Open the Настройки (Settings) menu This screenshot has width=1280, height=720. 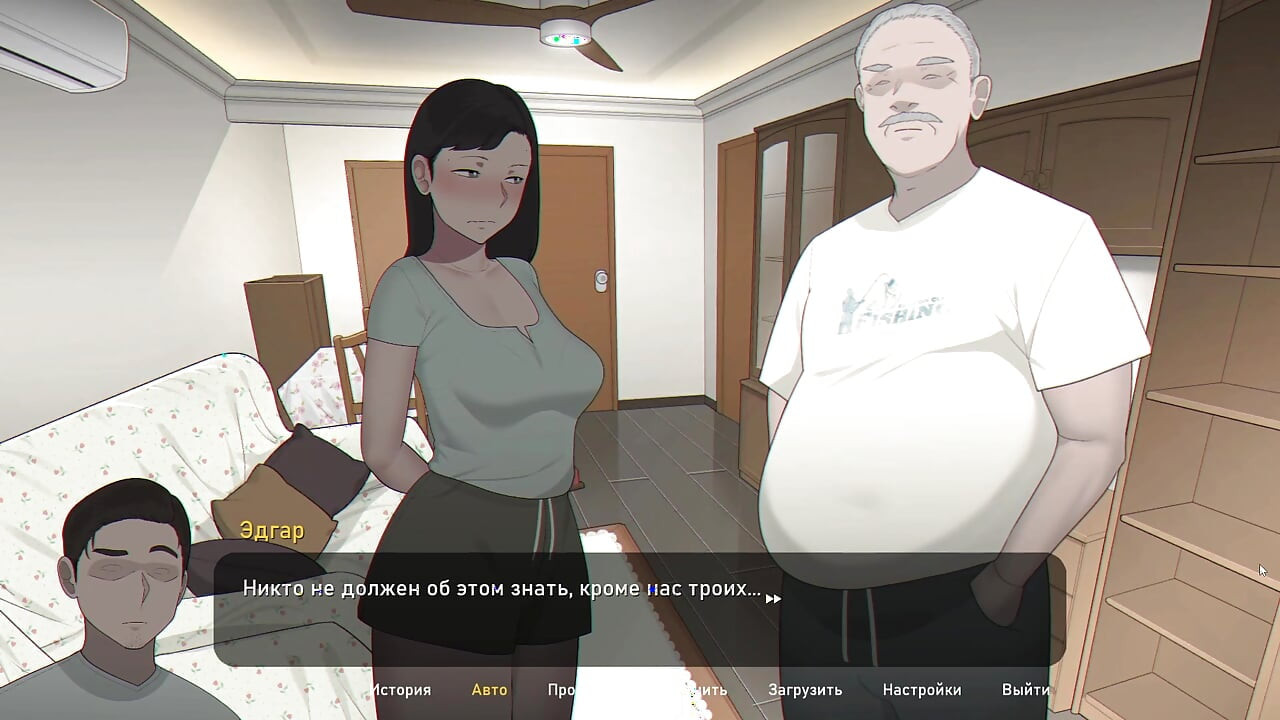click(x=923, y=690)
